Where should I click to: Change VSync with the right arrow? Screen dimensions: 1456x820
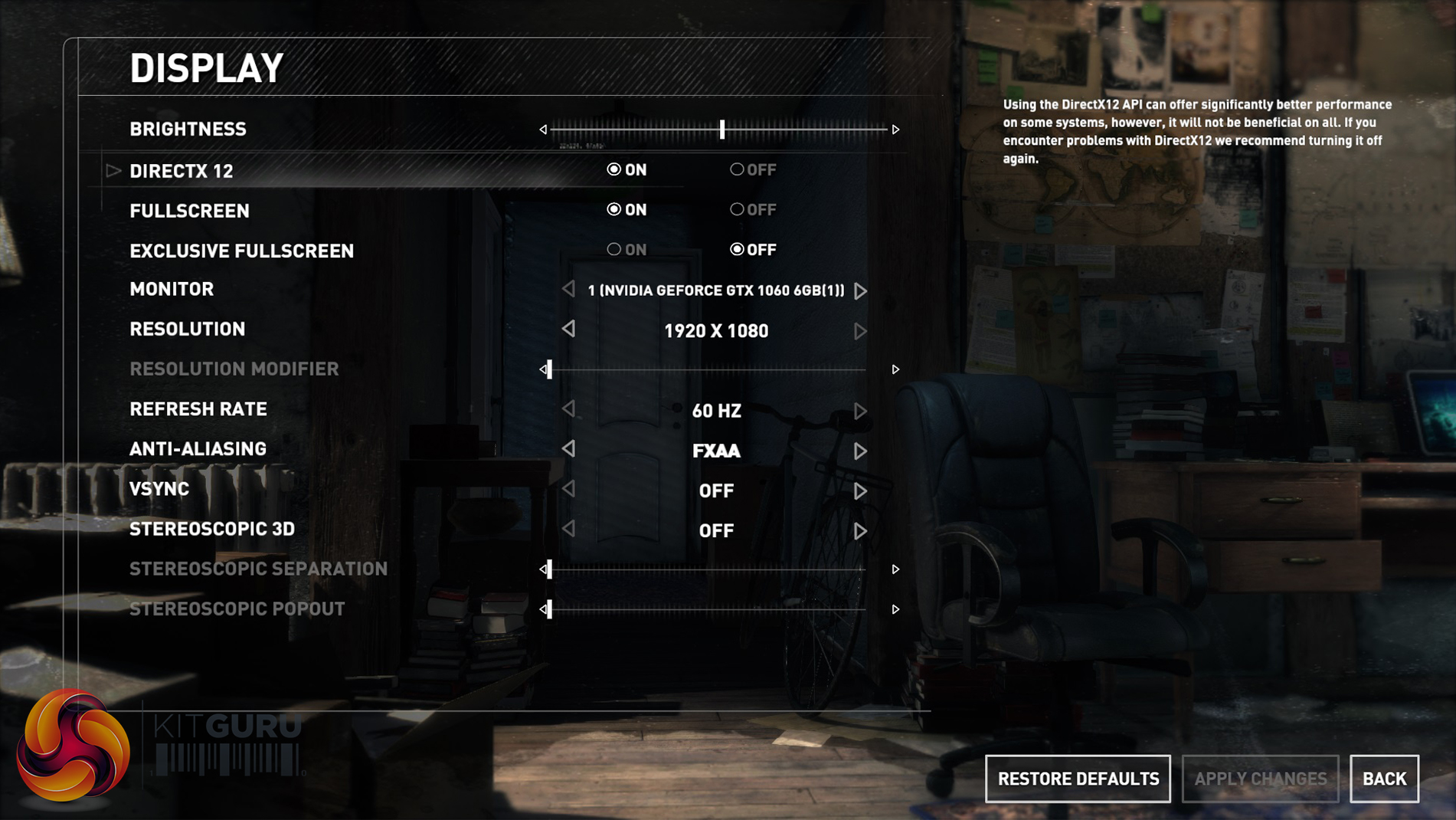click(x=860, y=490)
